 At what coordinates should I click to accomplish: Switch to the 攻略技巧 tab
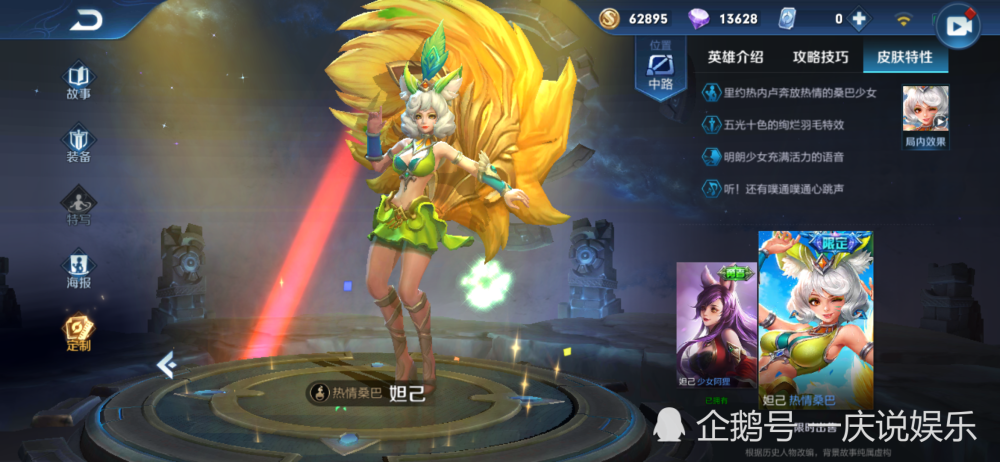point(820,57)
